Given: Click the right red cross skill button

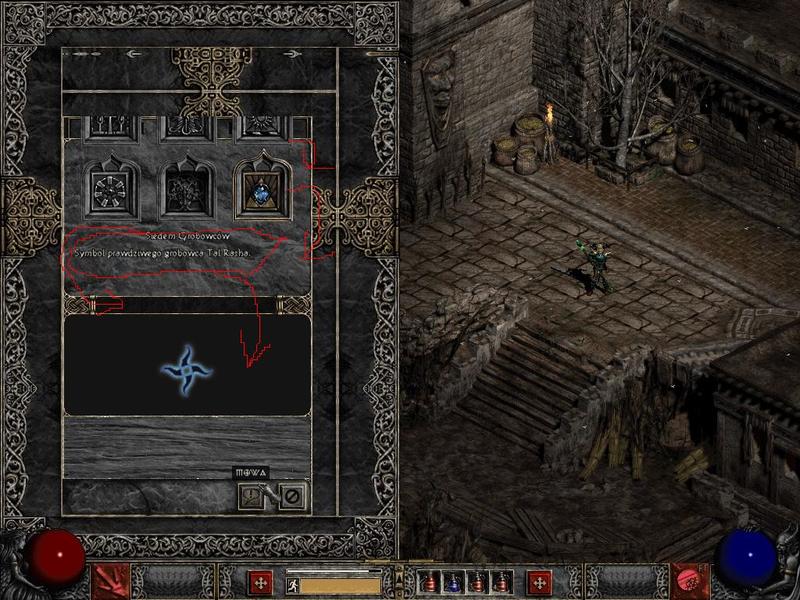Looking at the screenshot, I should (540, 581).
